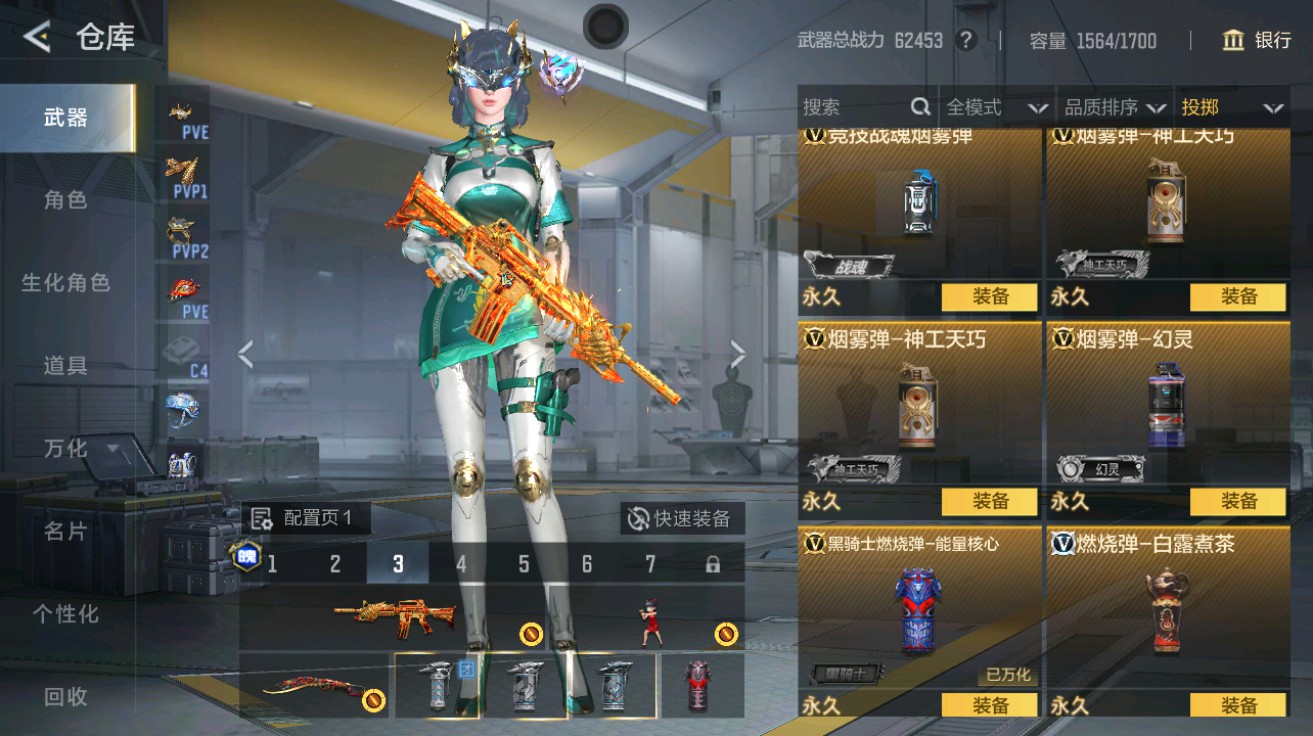Click the right arrow to rotate character
The height and width of the screenshot is (736, 1313).
point(738,352)
